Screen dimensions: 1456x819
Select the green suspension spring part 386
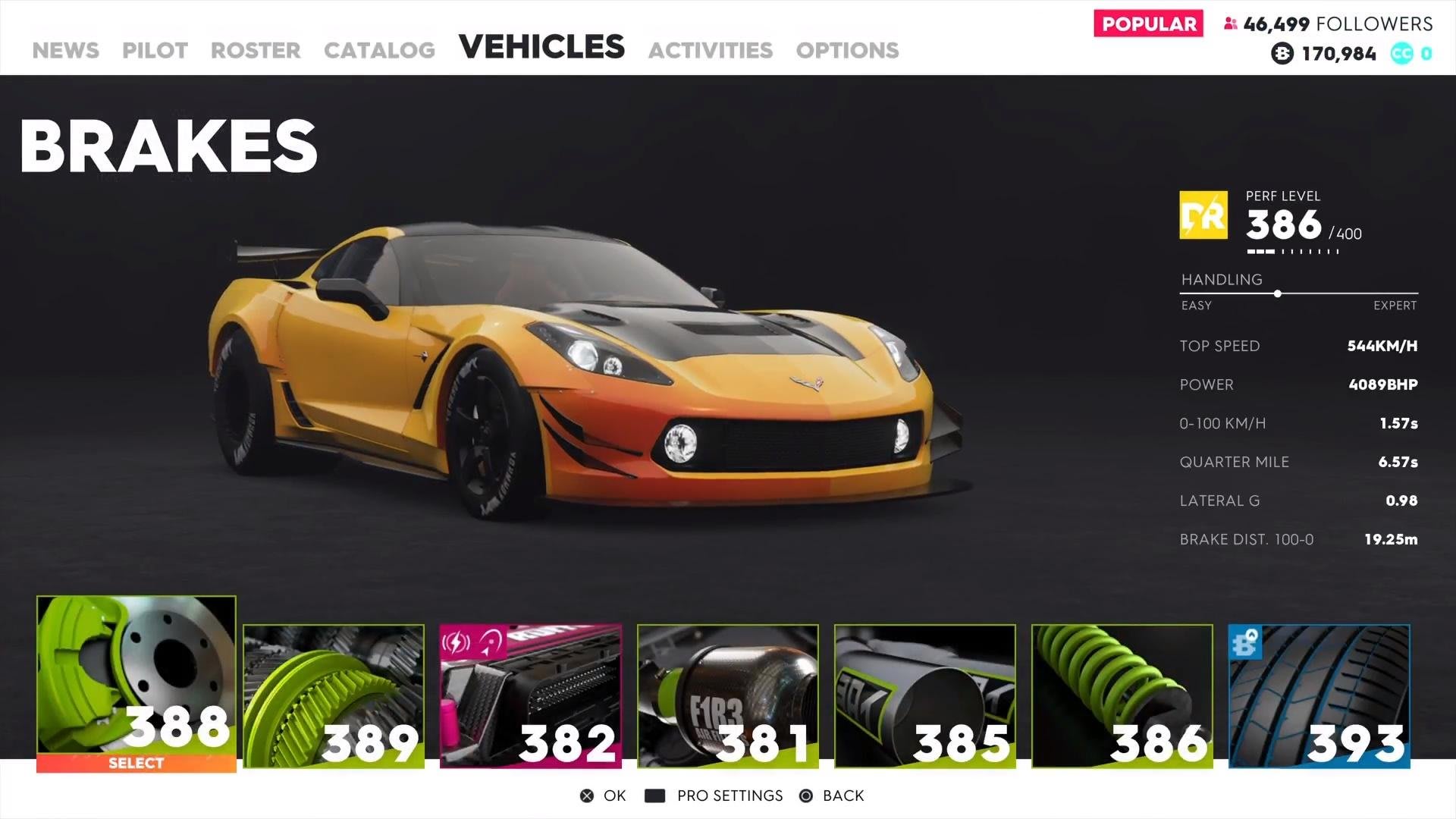click(1122, 695)
